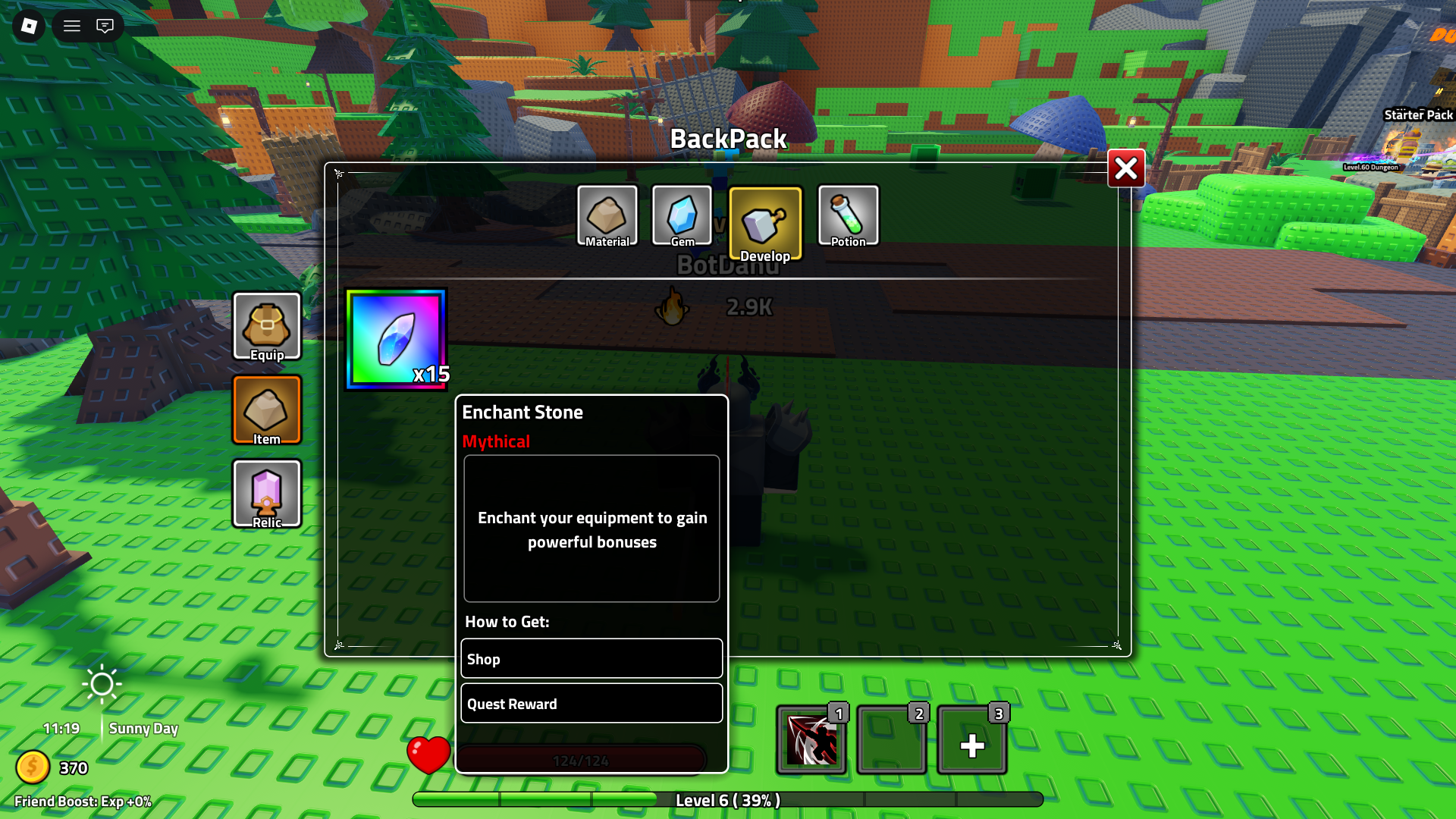Toggle skill slot 1 ability
Viewport: 1456px width, 819px height.
(x=811, y=739)
